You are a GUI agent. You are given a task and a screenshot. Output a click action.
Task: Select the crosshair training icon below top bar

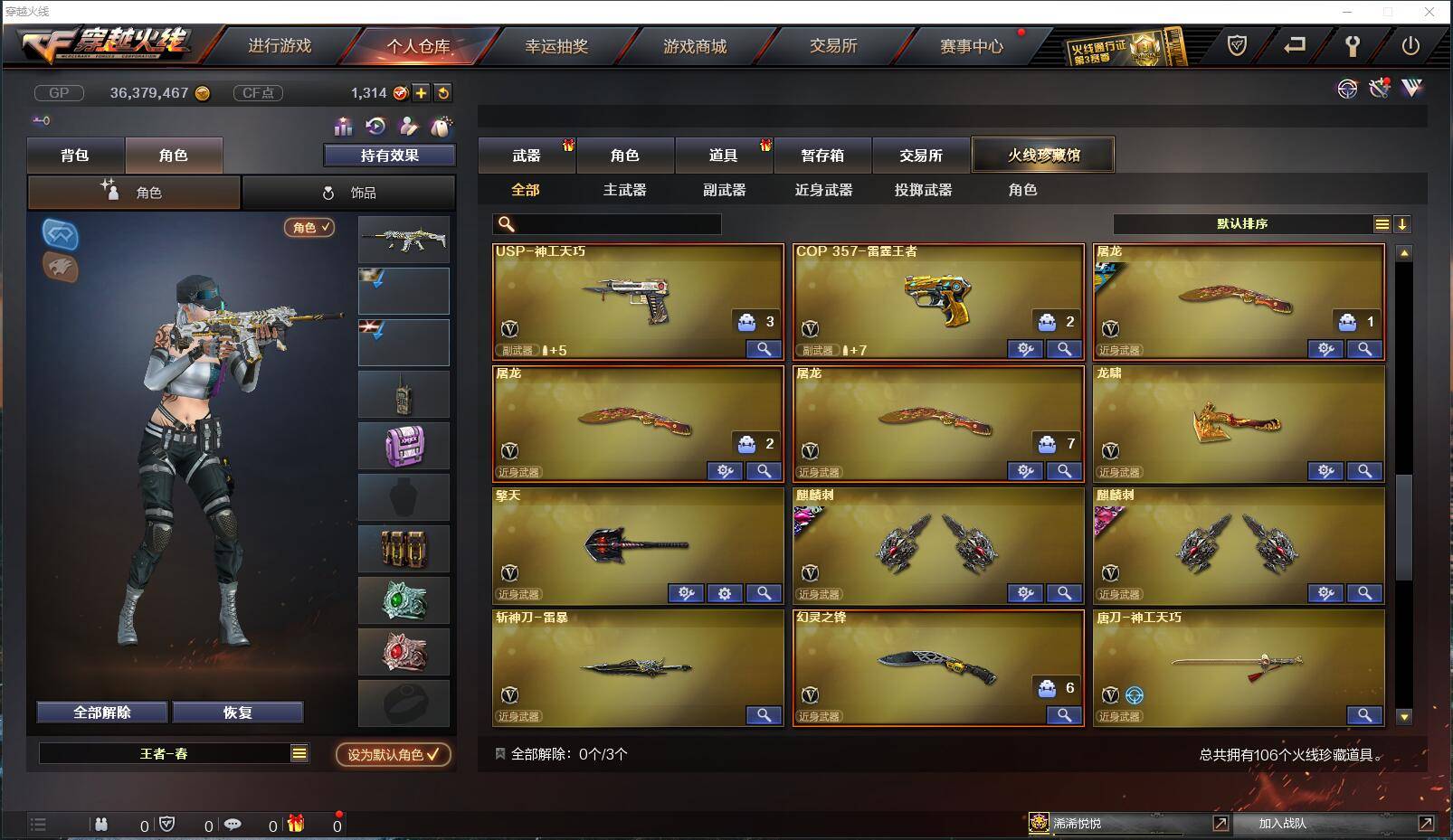(1348, 88)
